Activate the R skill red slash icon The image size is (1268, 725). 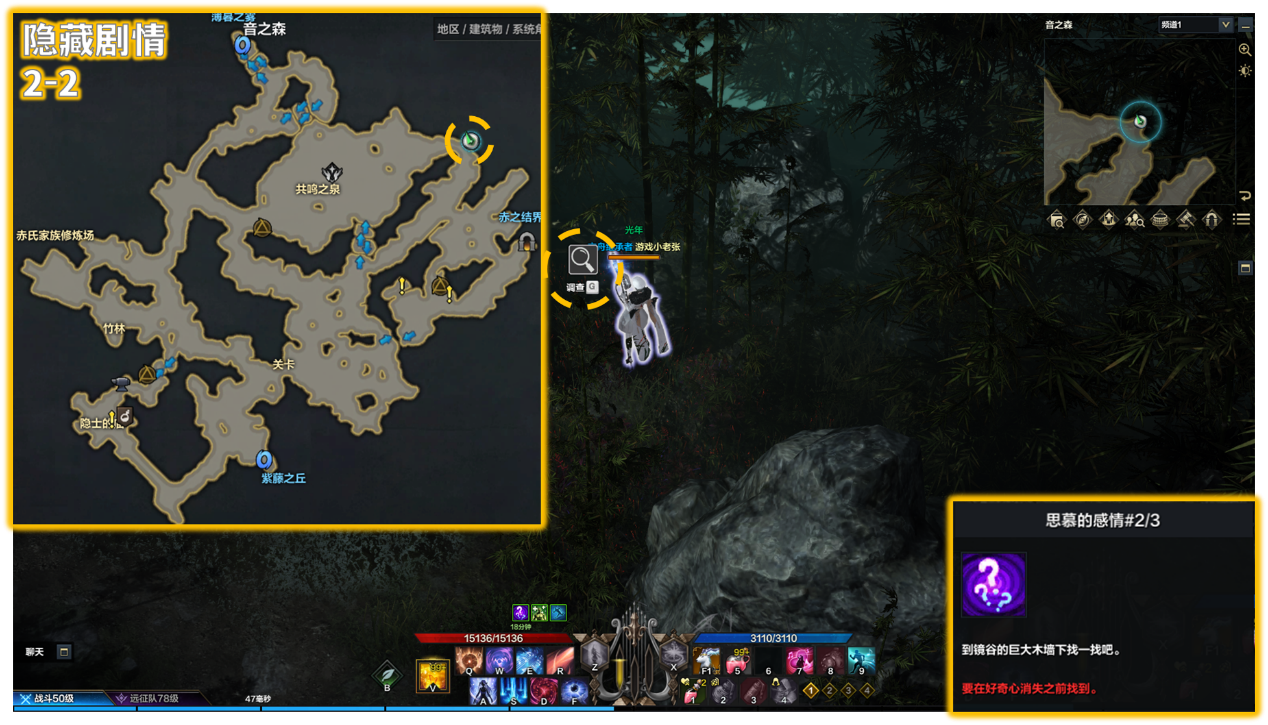coord(558,662)
